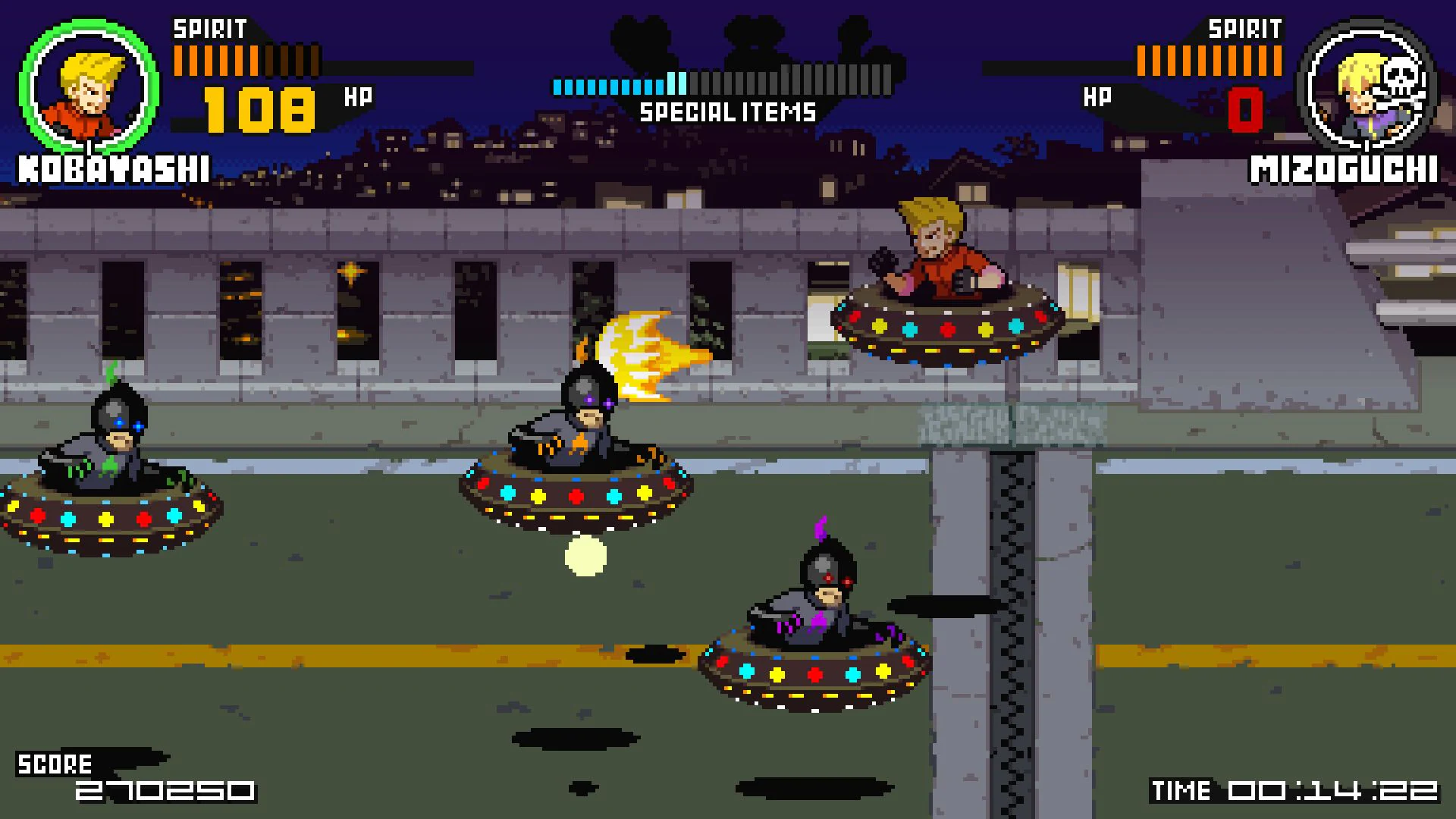Click the zipper ladder on the right wall

1012,607
